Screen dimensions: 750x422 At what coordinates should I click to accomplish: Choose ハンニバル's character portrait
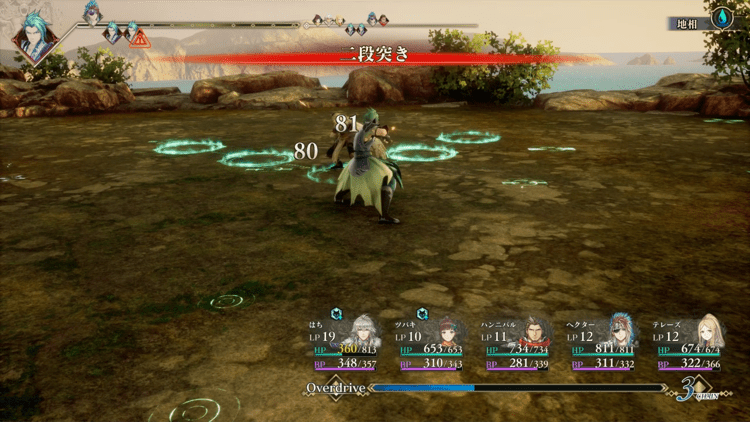click(x=536, y=329)
